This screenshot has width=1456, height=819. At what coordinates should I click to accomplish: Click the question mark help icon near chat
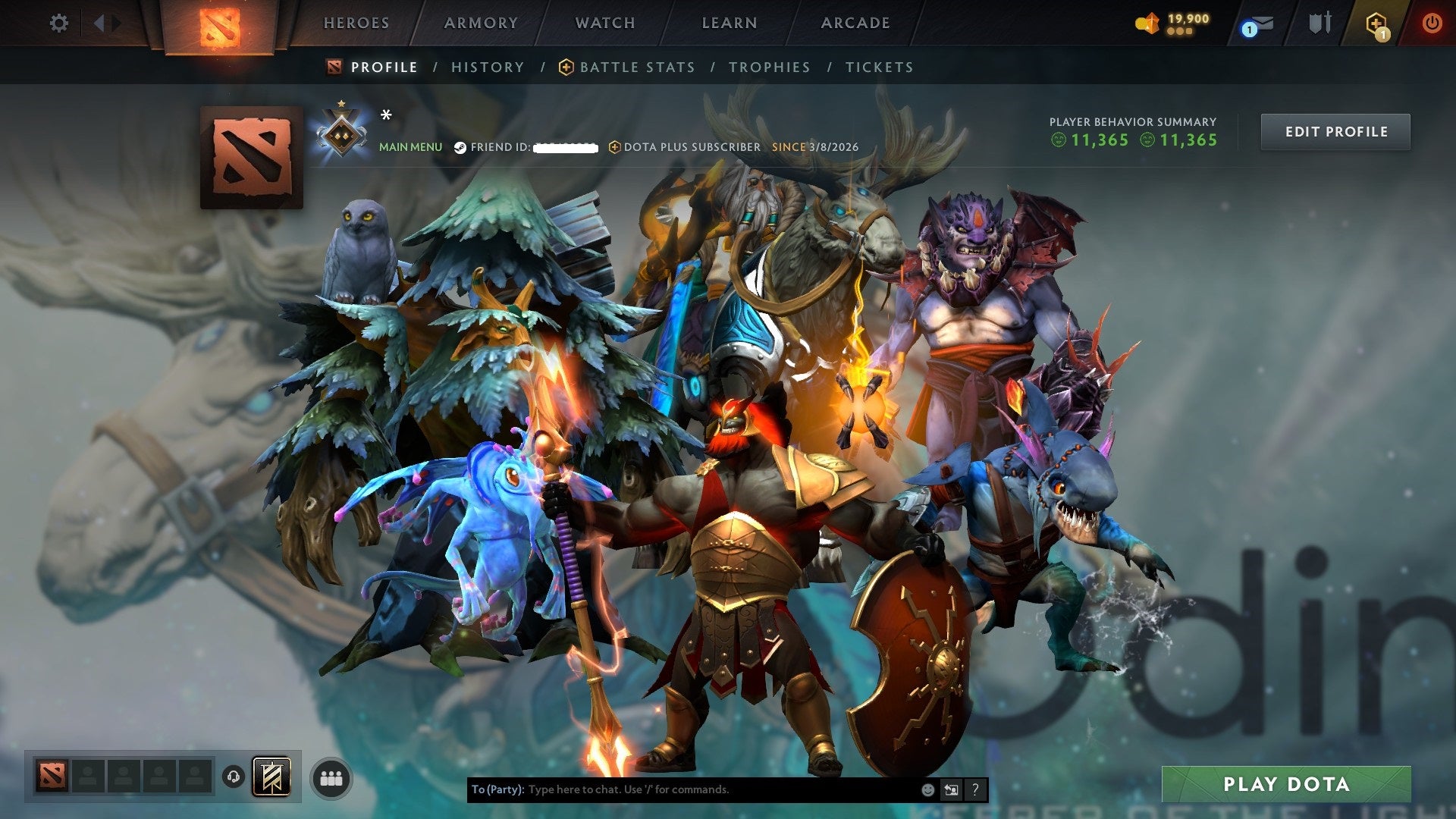click(975, 789)
